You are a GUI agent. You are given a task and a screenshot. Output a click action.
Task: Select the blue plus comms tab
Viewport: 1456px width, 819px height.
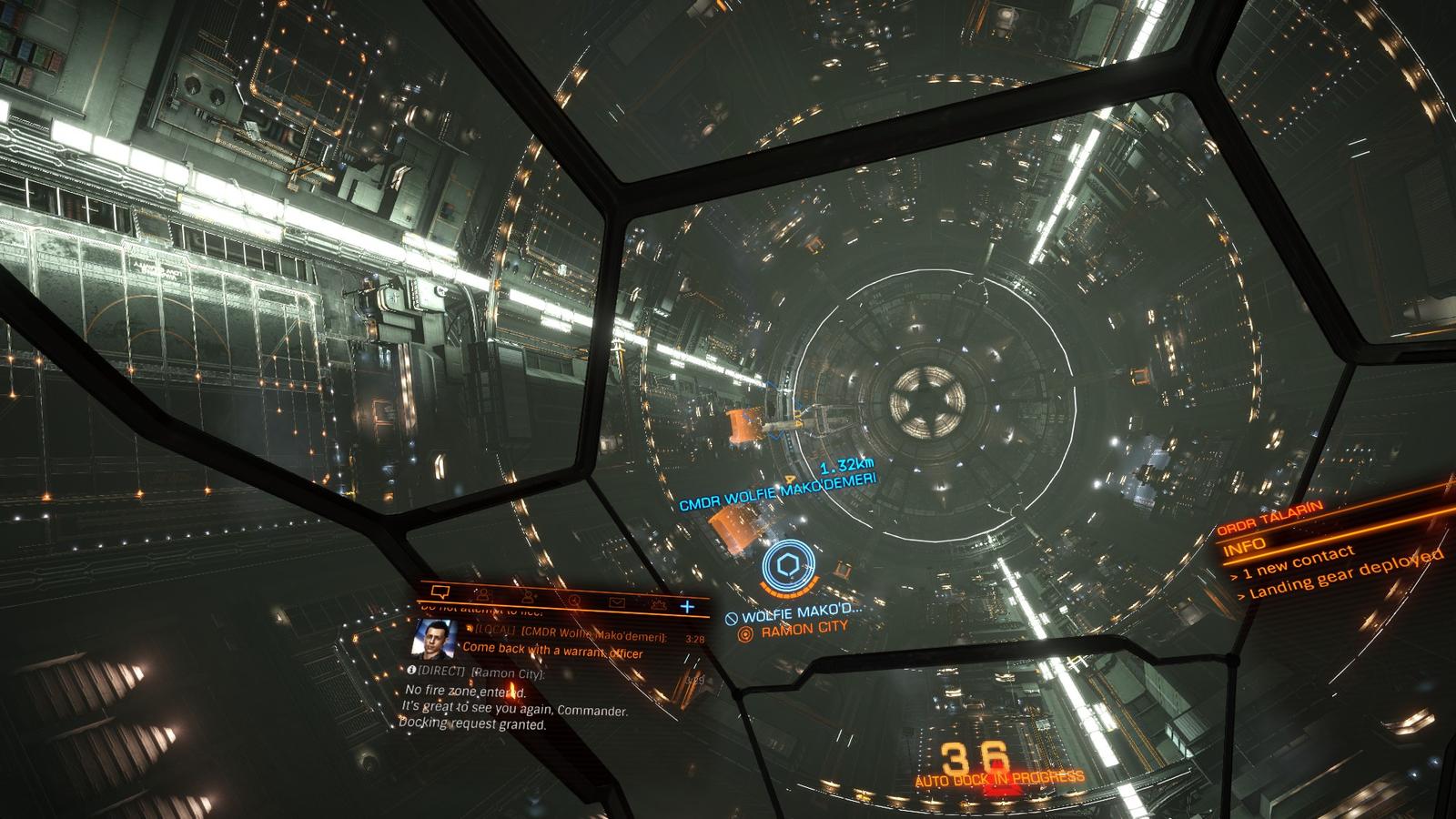click(x=687, y=606)
